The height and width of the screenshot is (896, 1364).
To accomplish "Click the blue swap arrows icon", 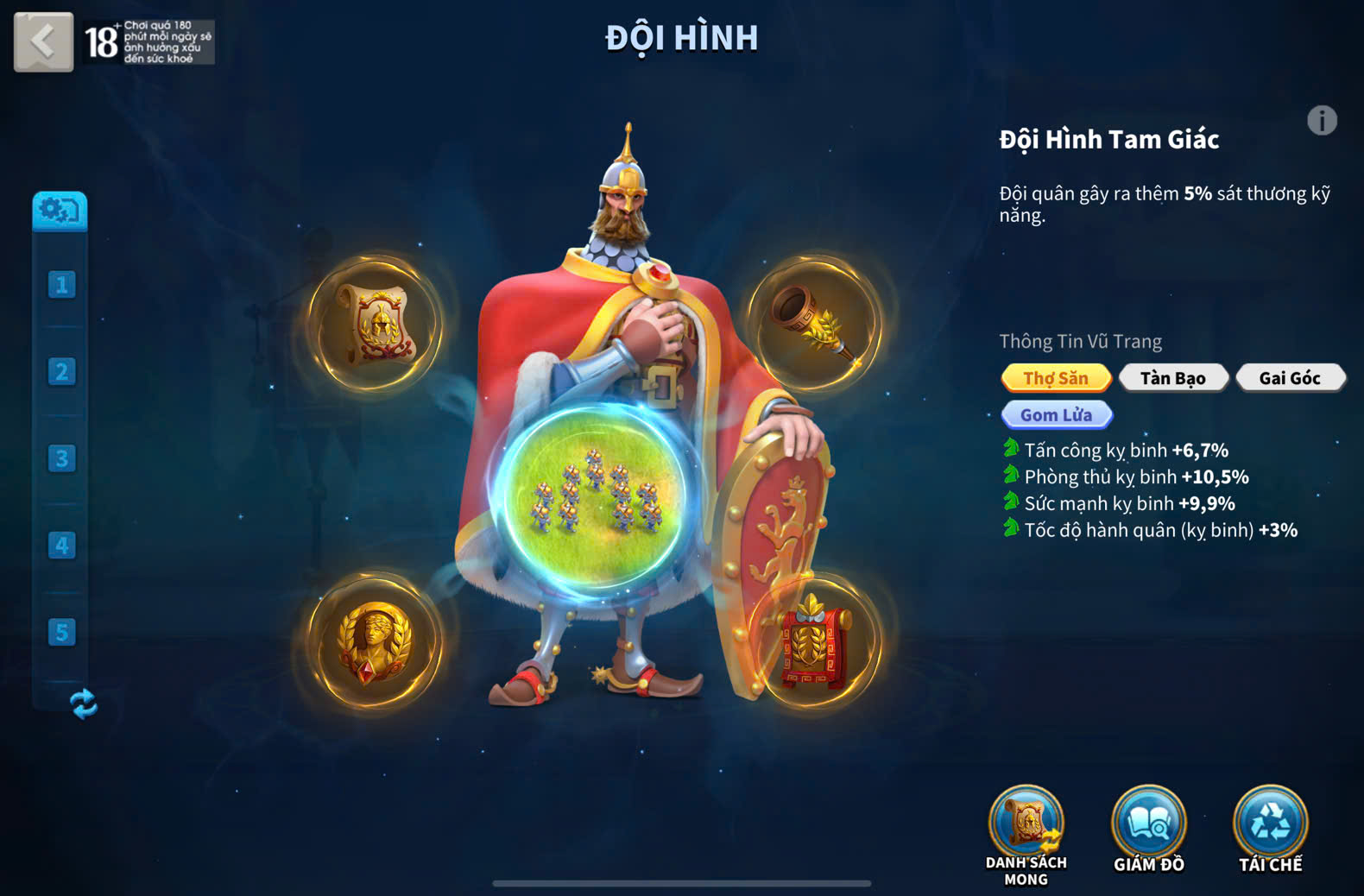I will 83,704.
